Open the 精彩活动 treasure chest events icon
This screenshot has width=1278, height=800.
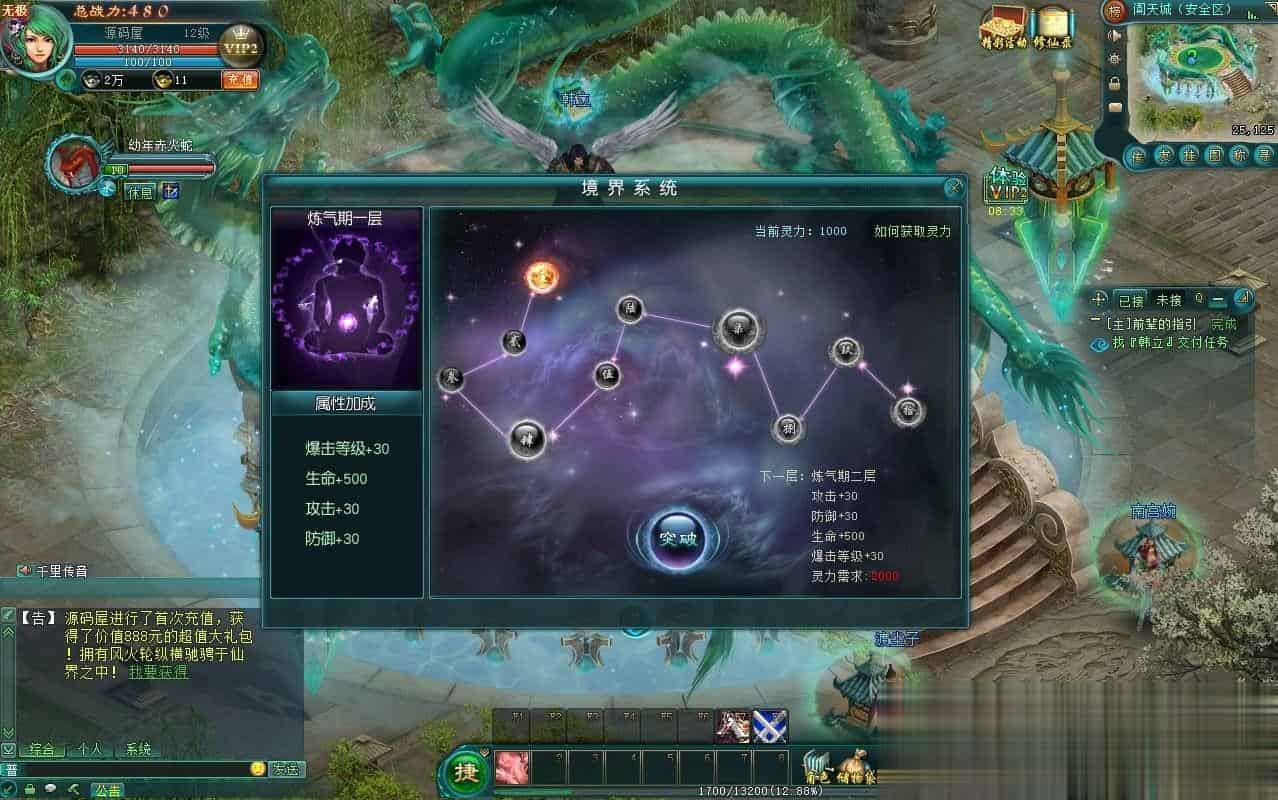tap(1003, 26)
